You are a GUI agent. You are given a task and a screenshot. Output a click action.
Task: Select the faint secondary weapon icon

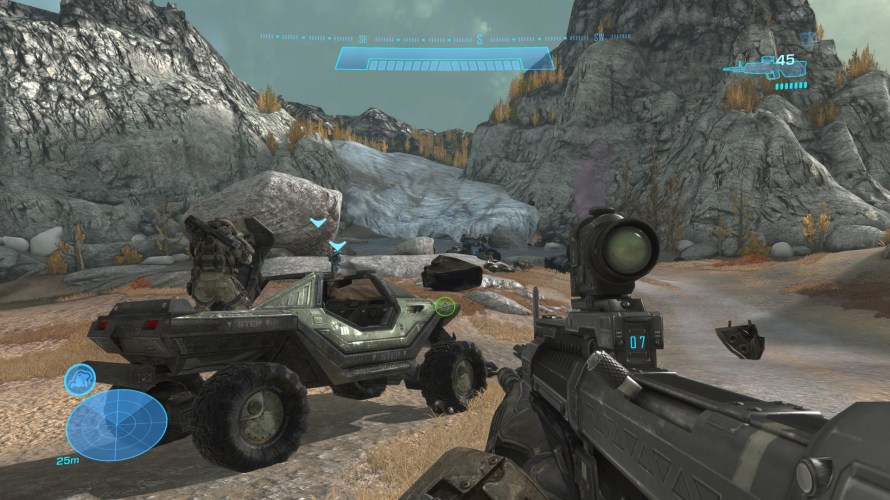point(807,38)
